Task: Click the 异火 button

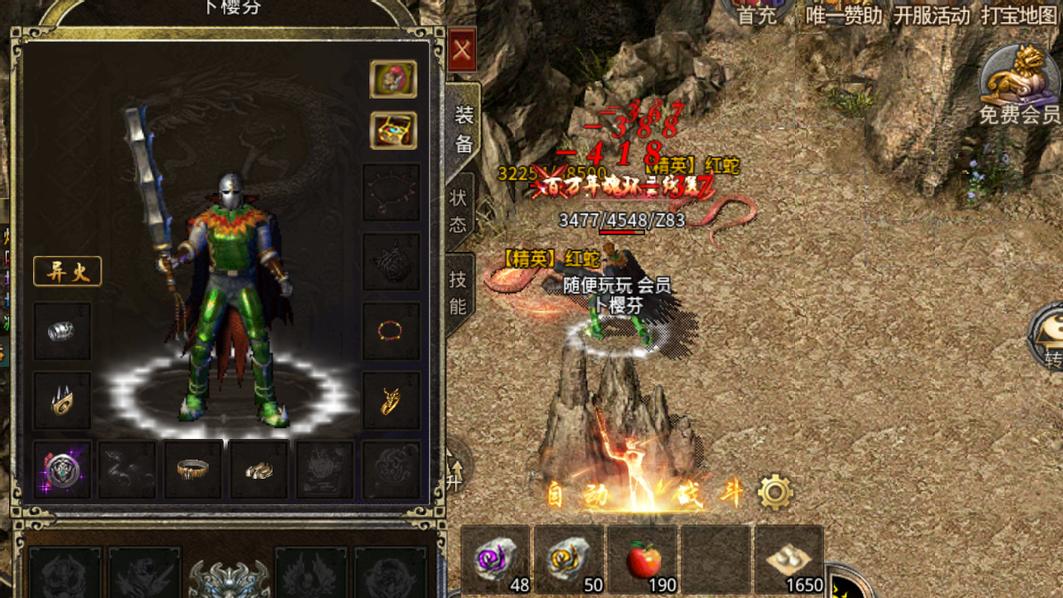Action: coord(67,272)
